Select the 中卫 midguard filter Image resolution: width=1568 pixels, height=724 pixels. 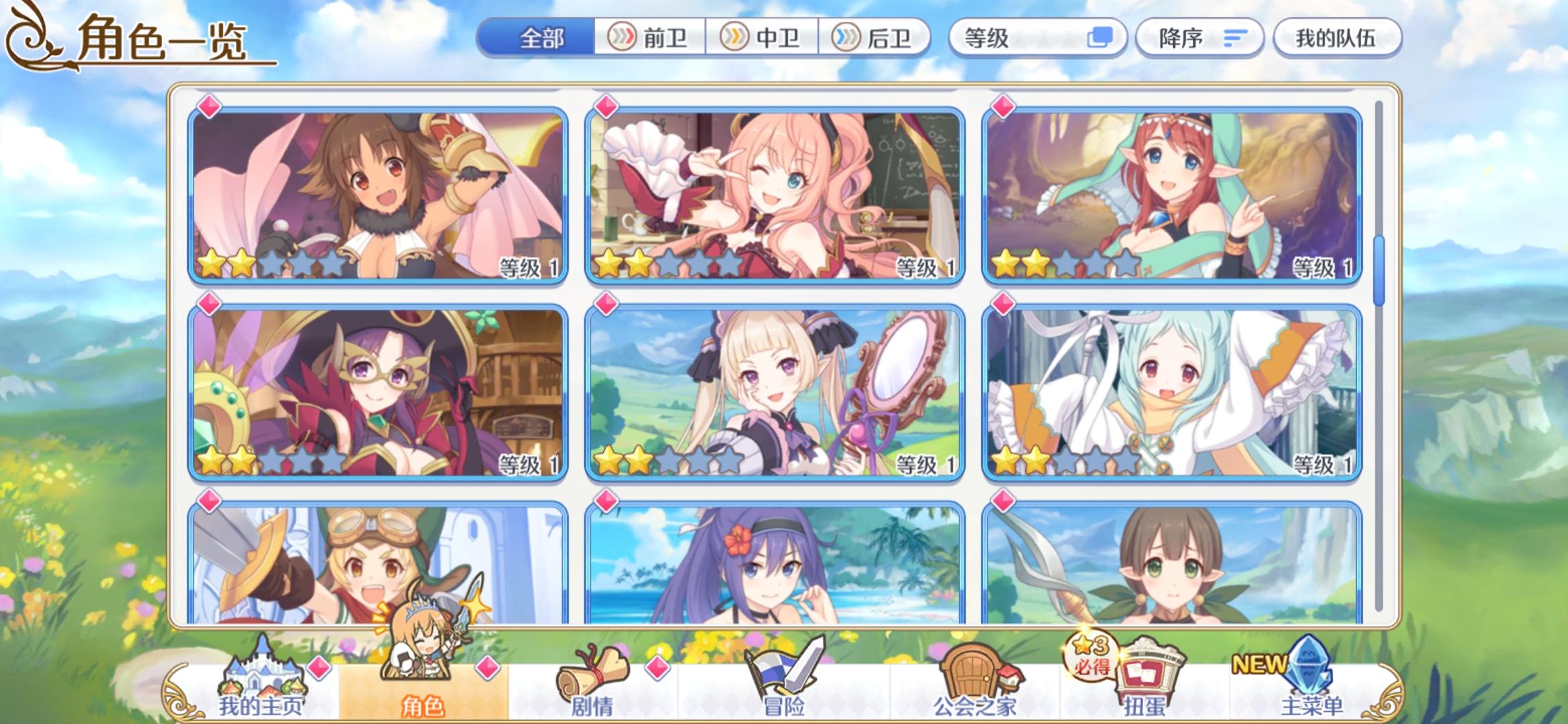763,38
